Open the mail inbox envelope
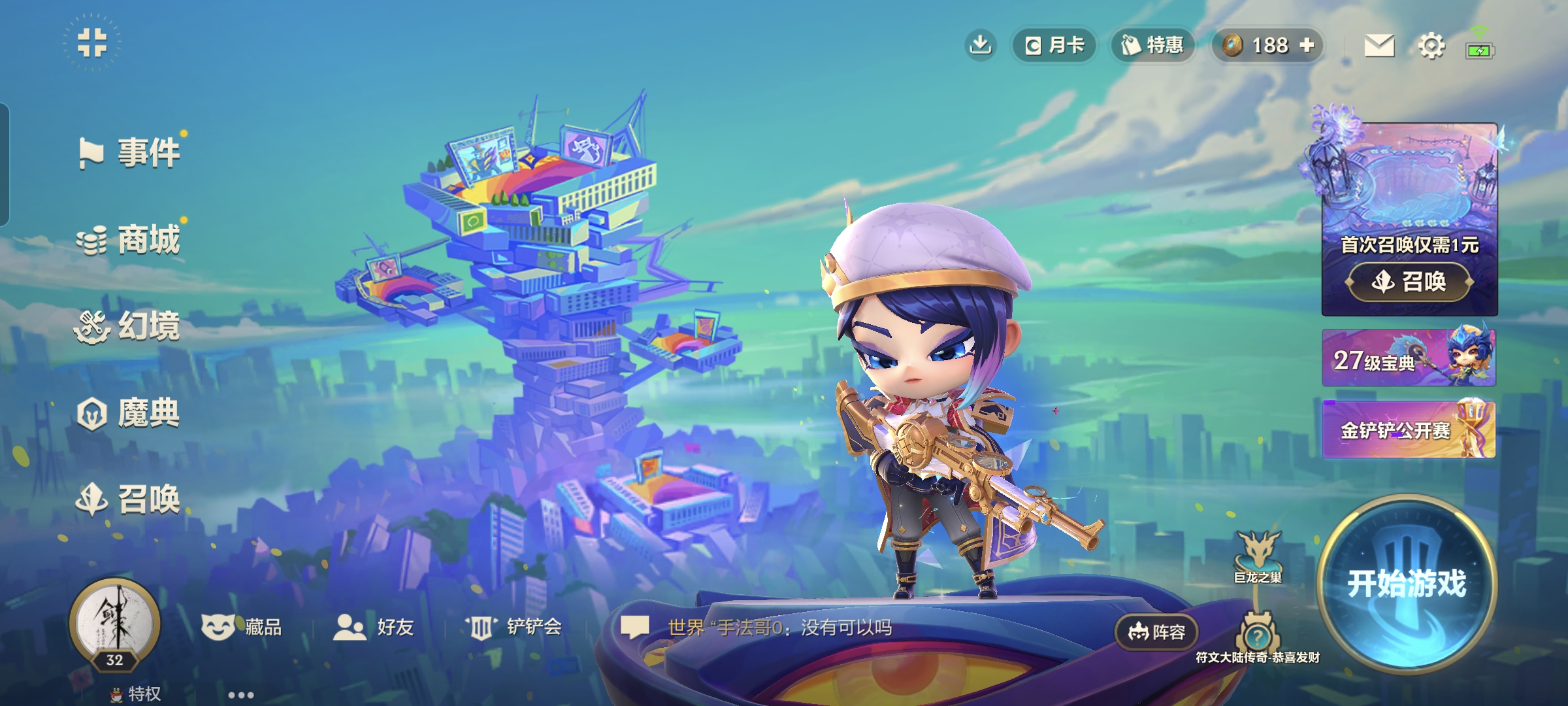The height and width of the screenshot is (706, 1568). click(1379, 46)
